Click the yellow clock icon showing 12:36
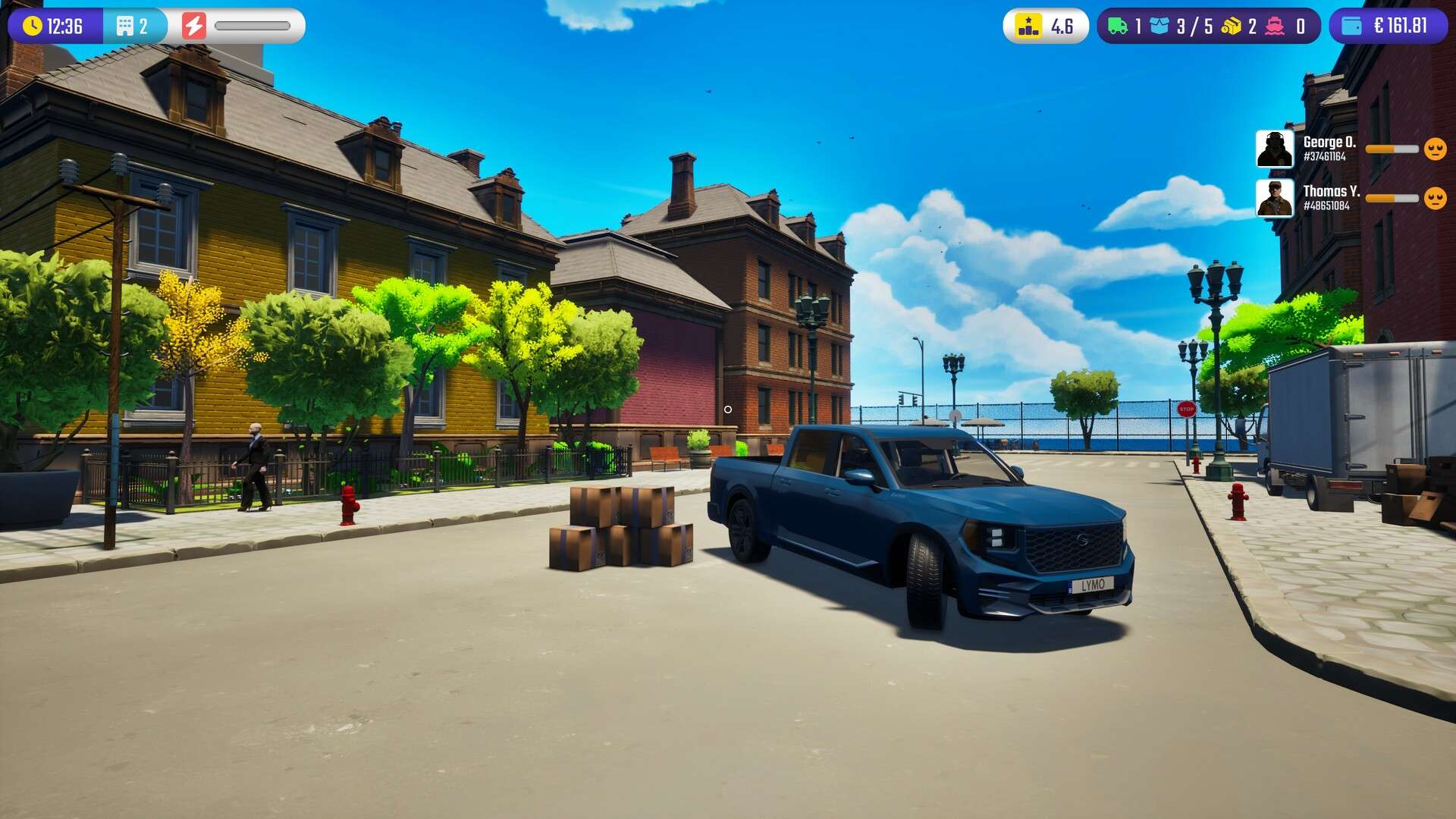The height and width of the screenshot is (819, 1456). point(31,24)
